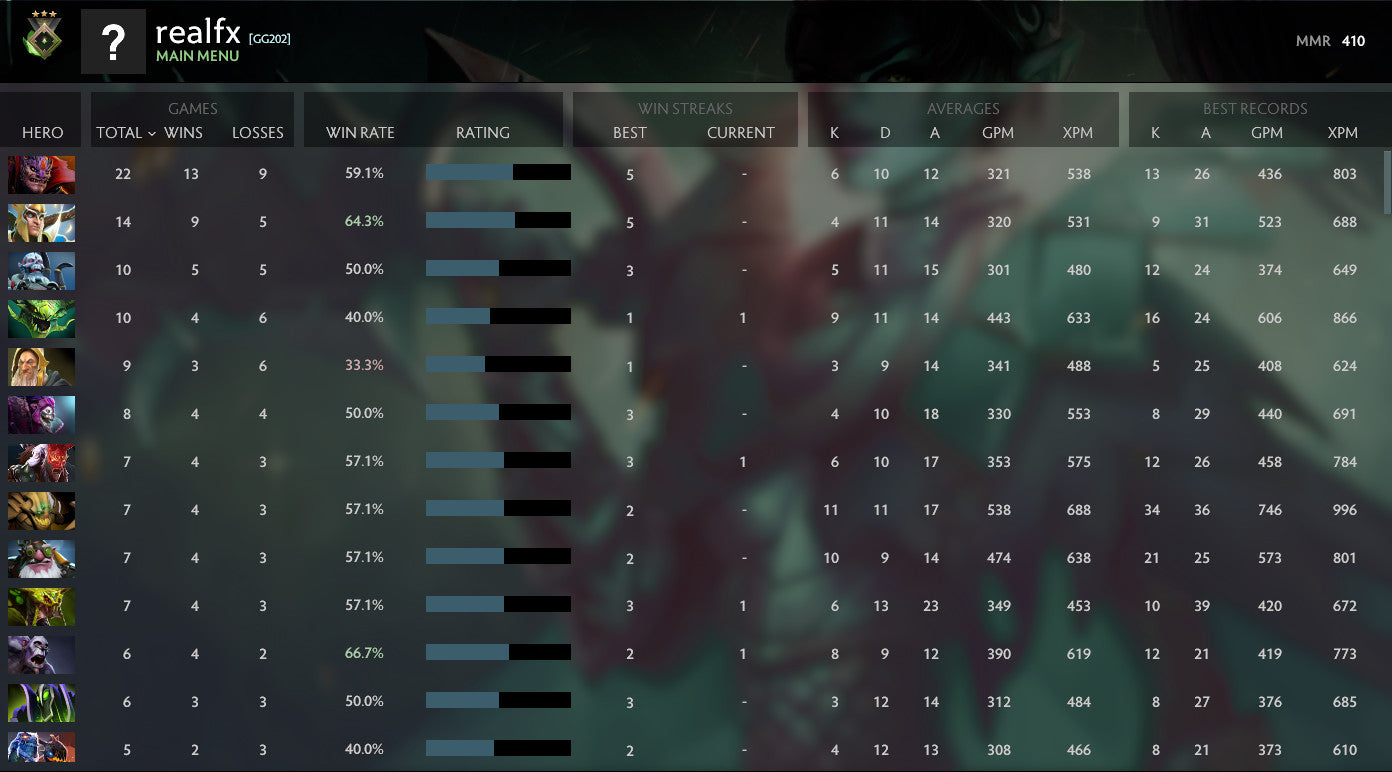Click the bottom-most hero portrait in the list
This screenshot has height=772, width=1392.
[41, 748]
